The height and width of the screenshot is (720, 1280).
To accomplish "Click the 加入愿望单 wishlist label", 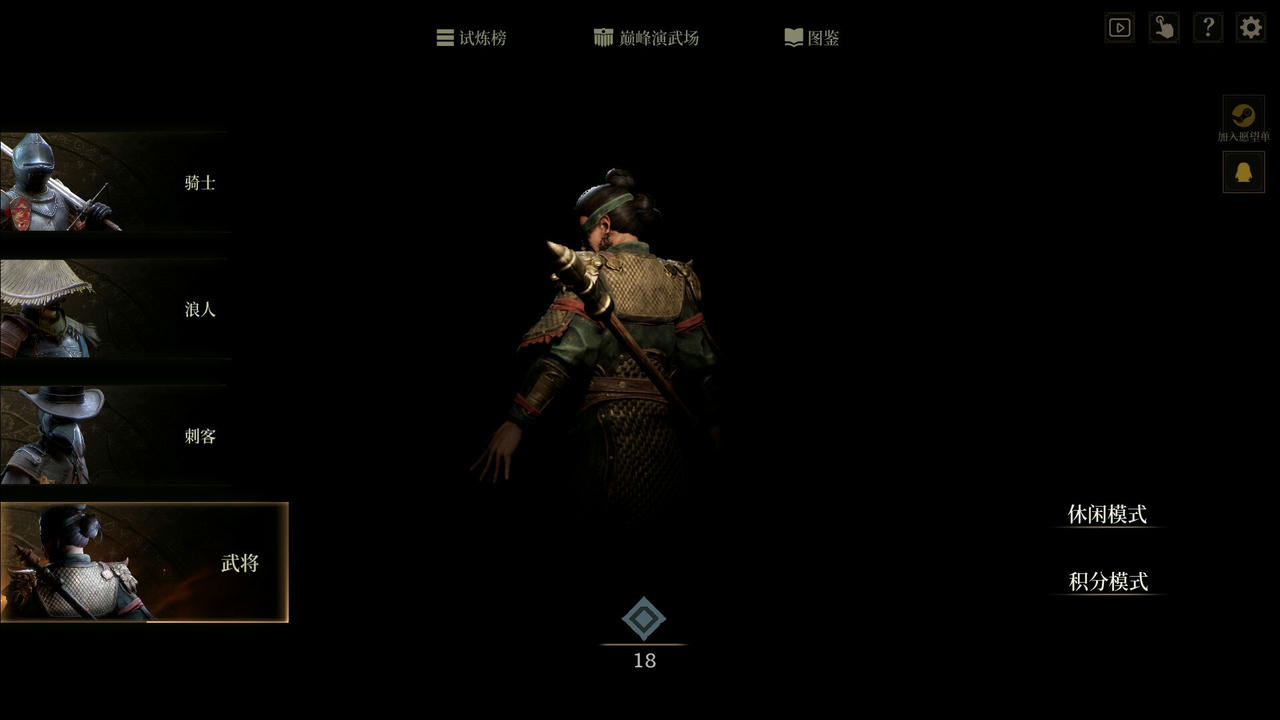I will click(1243, 137).
